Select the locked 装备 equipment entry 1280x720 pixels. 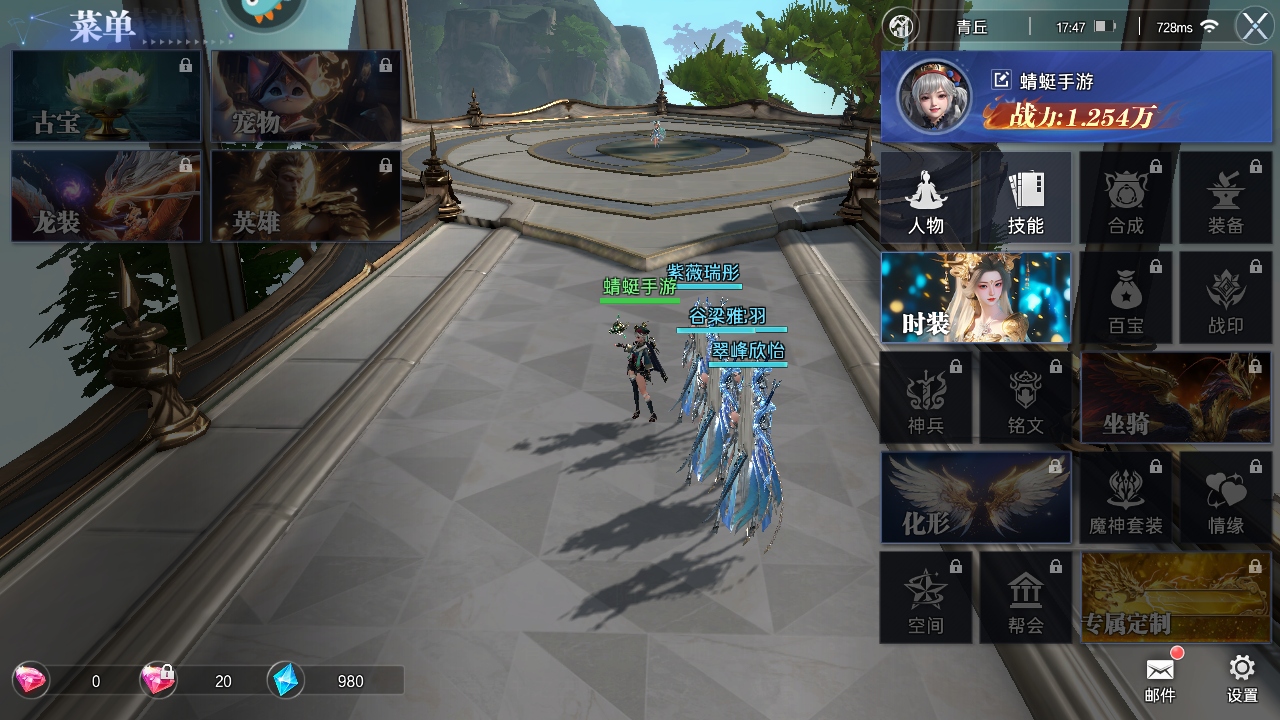[x=1226, y=198]
